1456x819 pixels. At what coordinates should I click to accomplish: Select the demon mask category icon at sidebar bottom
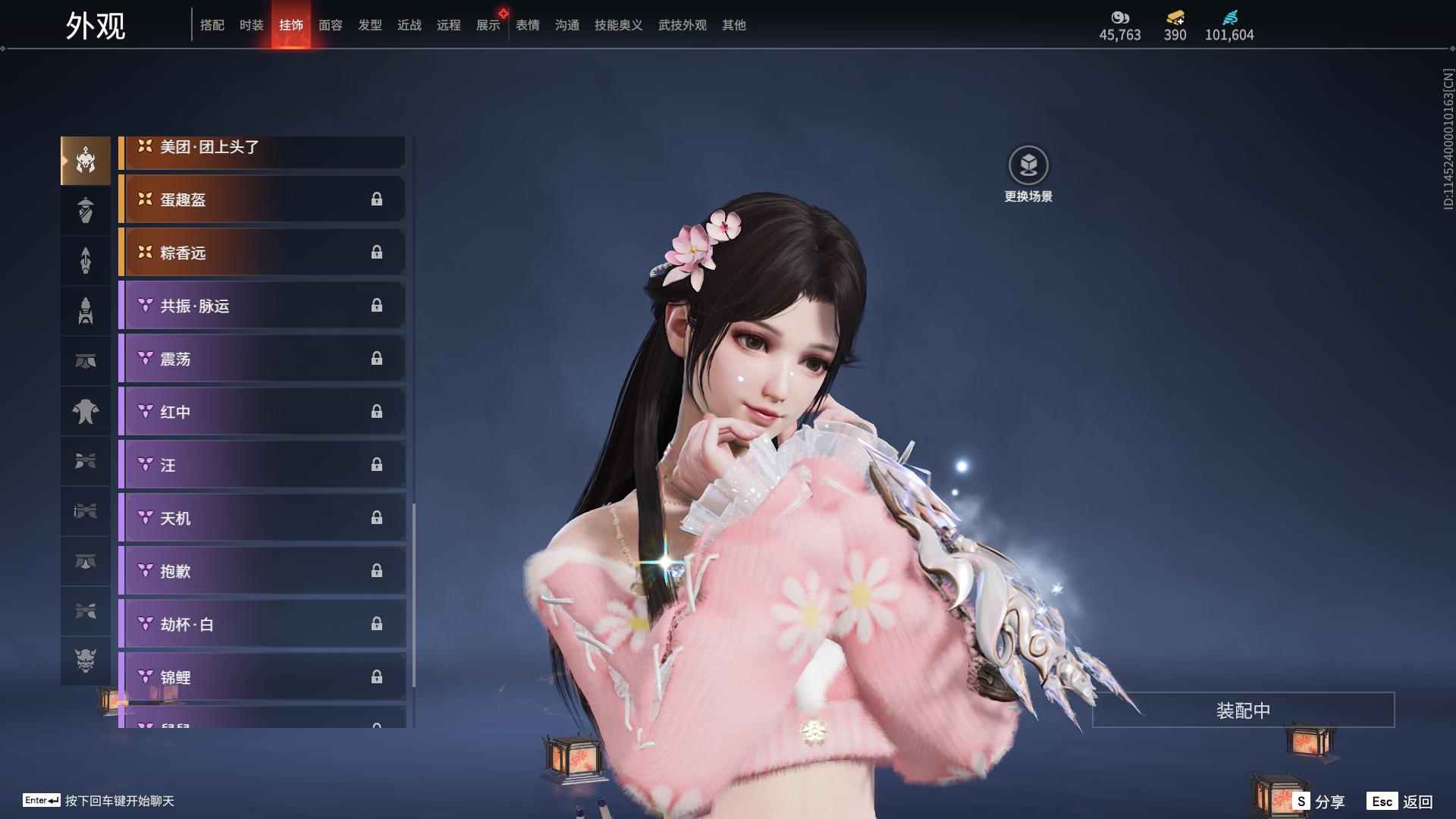[x=85, y=661]
